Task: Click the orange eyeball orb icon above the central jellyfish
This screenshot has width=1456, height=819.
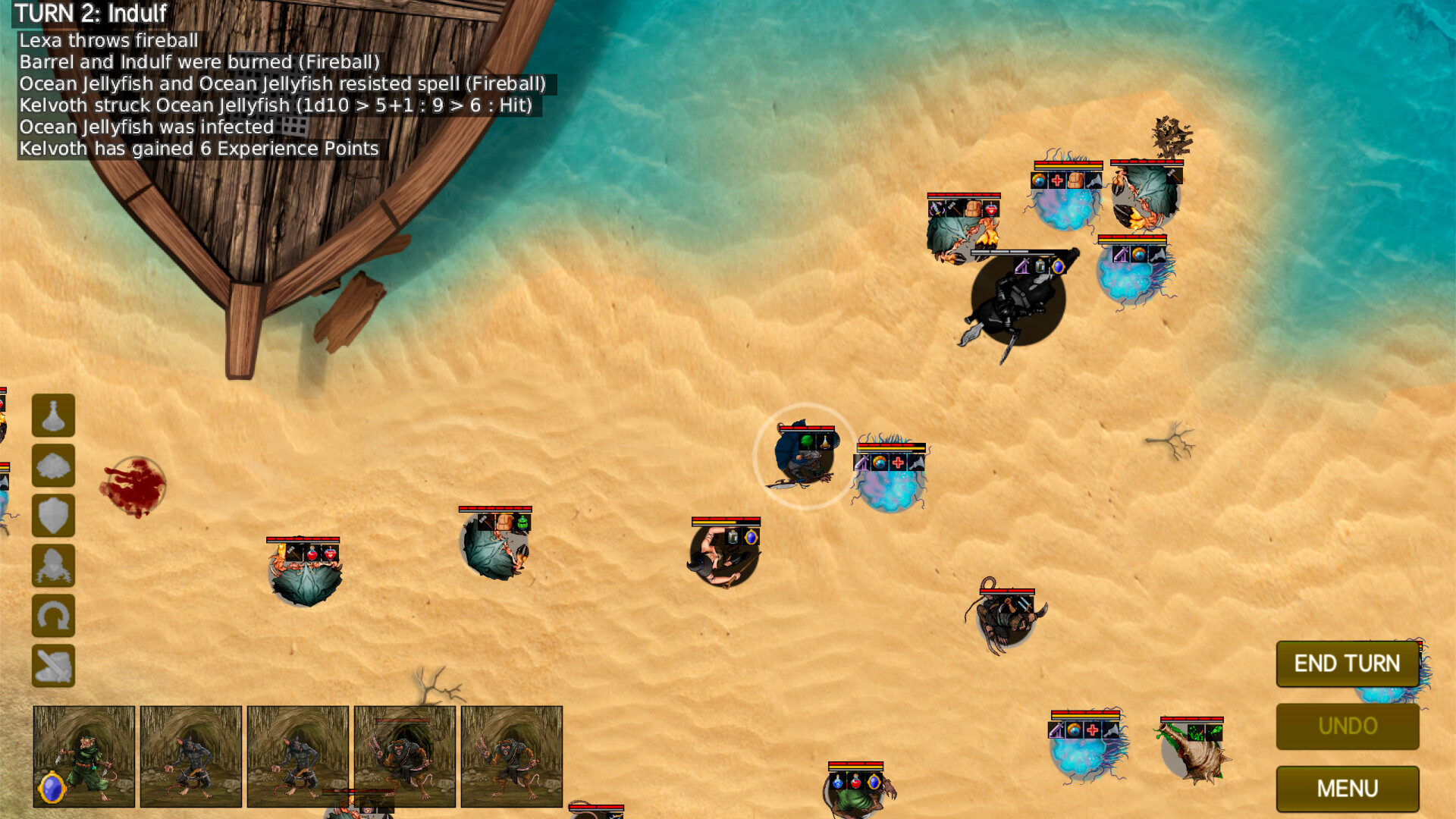Action: point(879,462)
